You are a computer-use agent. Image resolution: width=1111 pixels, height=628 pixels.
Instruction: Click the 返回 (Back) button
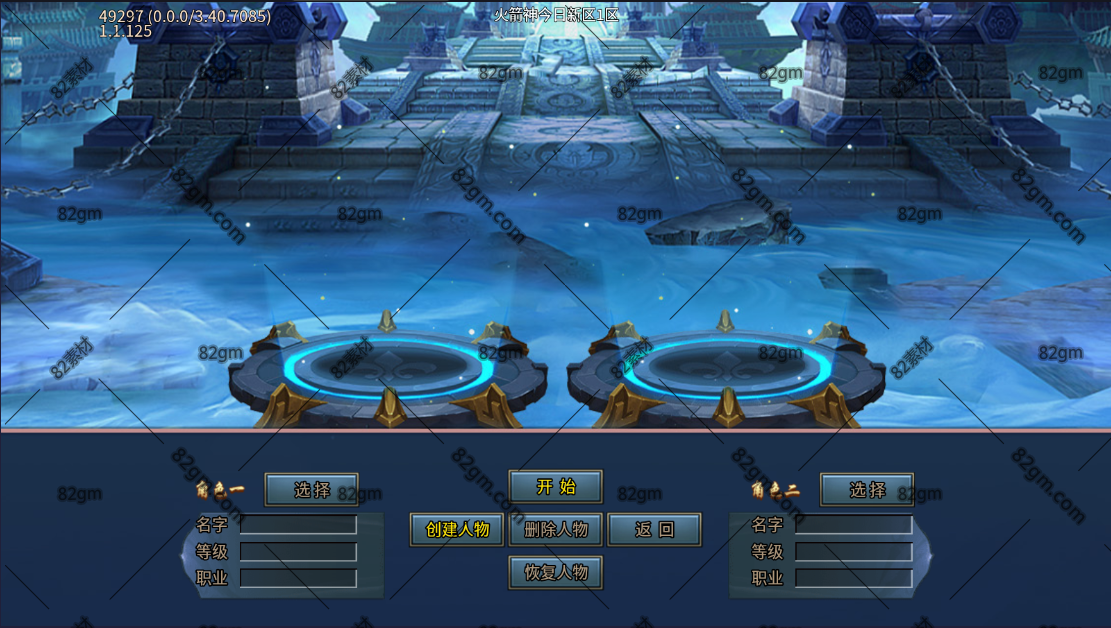tap(655, 530)
